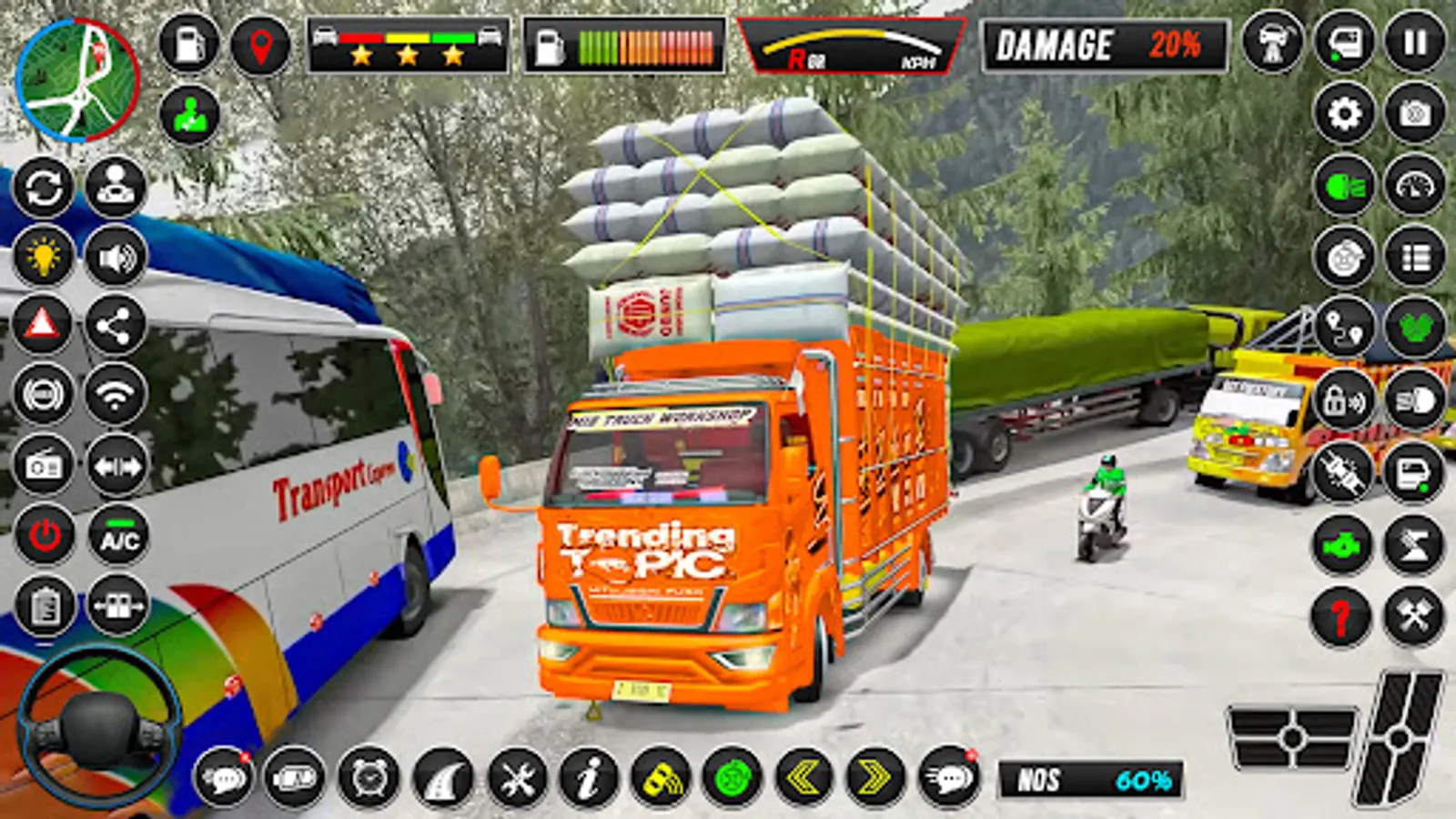Toggle the light bulb button
Screen dimensions: 1456x819
click(x=43, y=258)
